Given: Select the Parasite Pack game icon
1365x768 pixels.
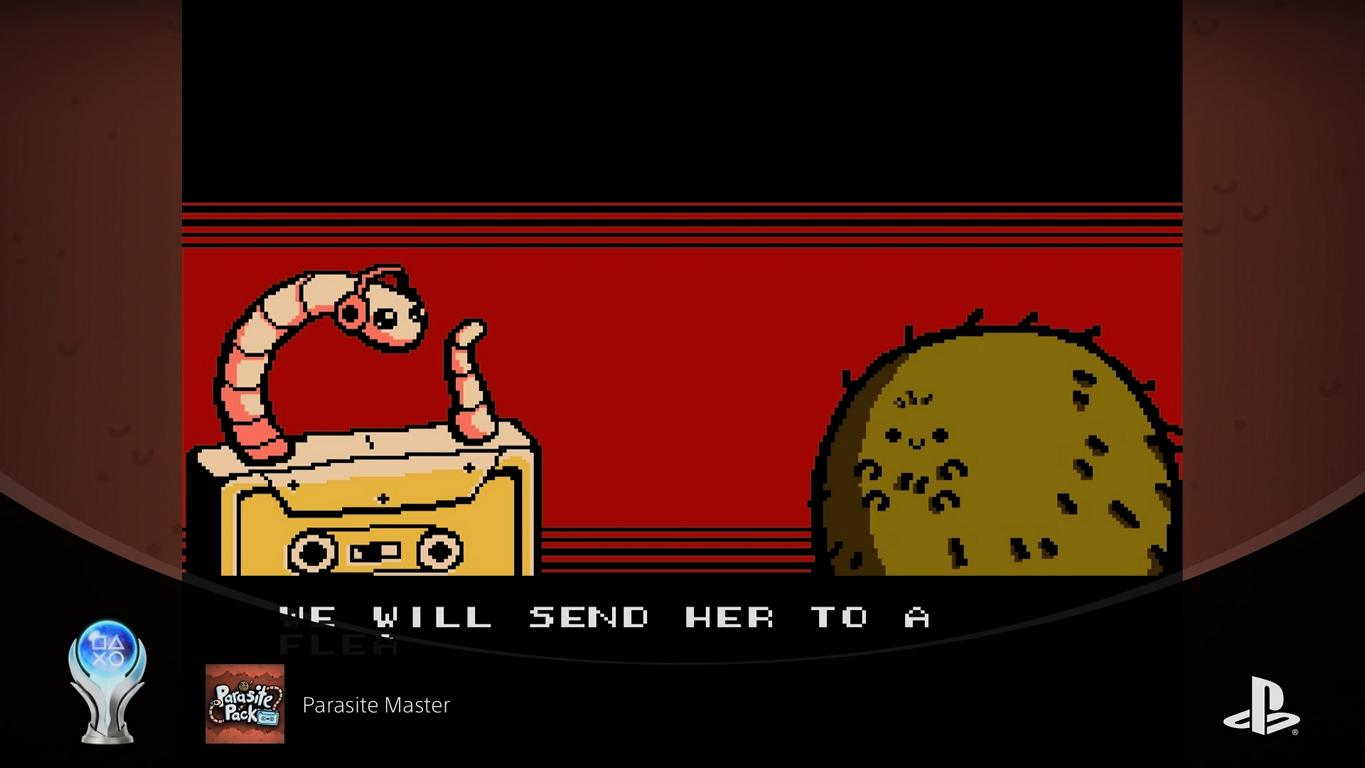Looking at the screenshot, I should point(243,704).
